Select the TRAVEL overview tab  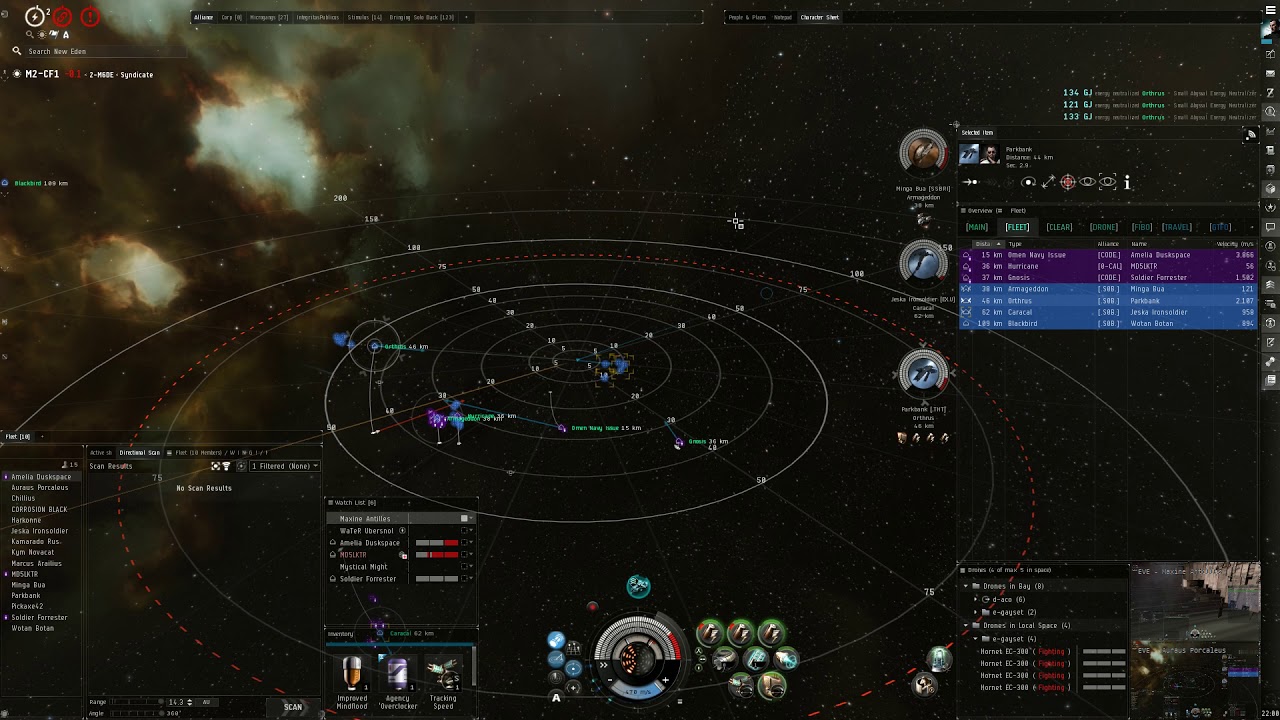coord(1176,227)
